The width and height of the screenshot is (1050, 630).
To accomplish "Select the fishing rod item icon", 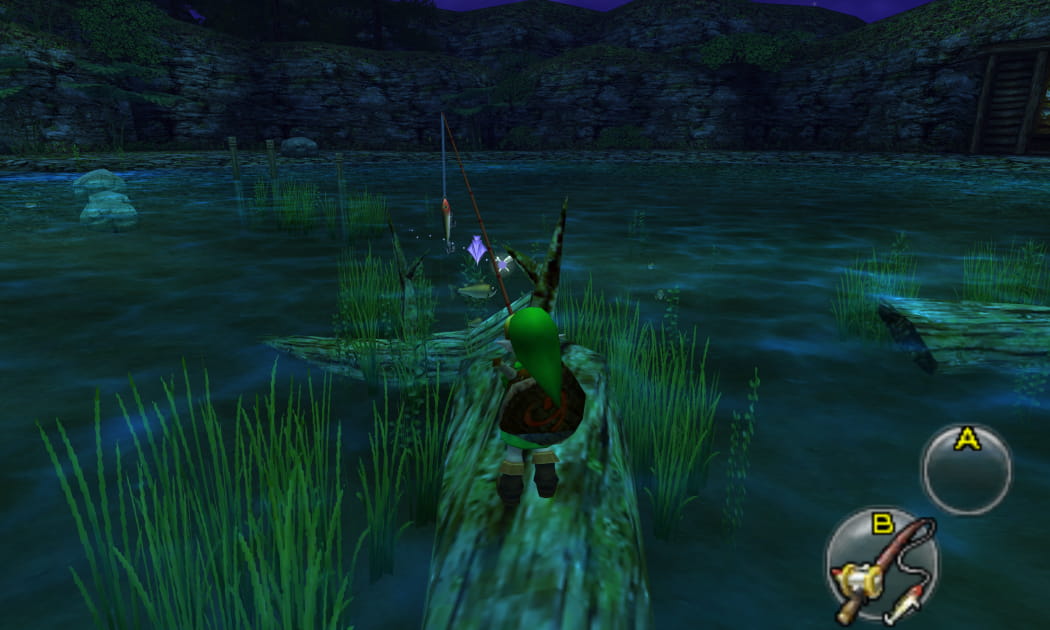I will click(x=881, y=567).
